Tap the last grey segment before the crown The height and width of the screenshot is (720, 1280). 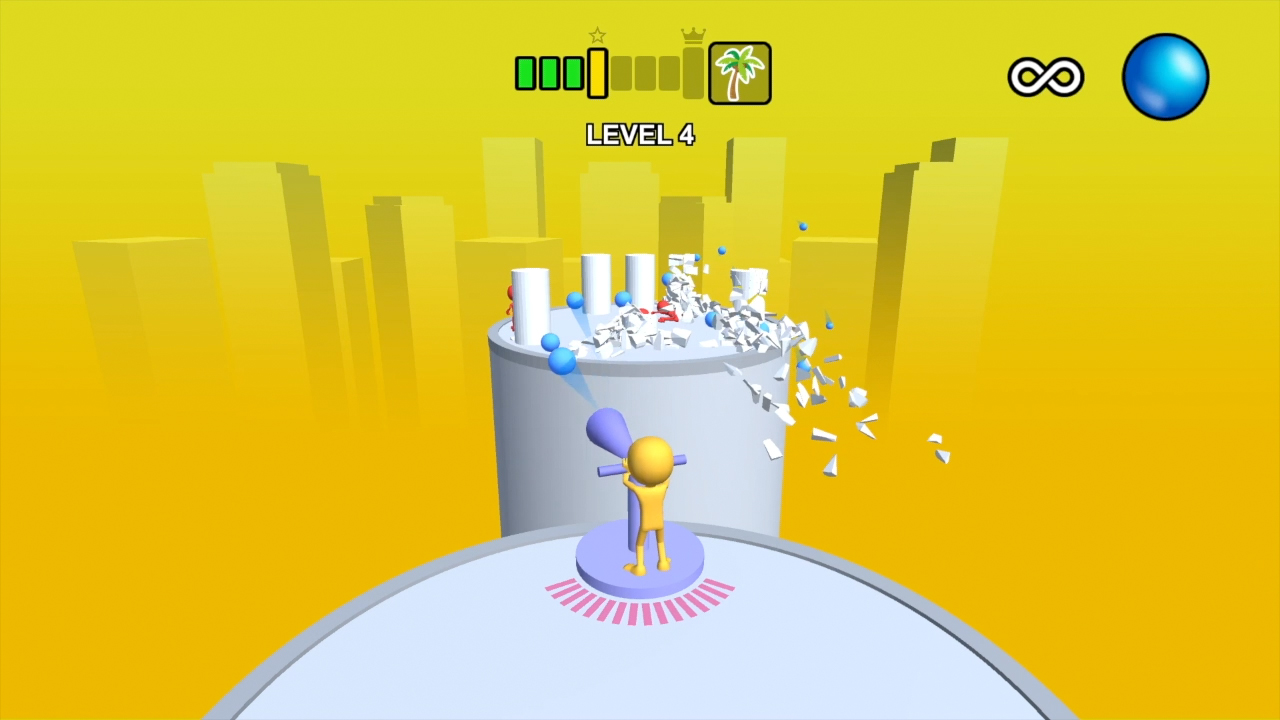[x=671, y=73]
